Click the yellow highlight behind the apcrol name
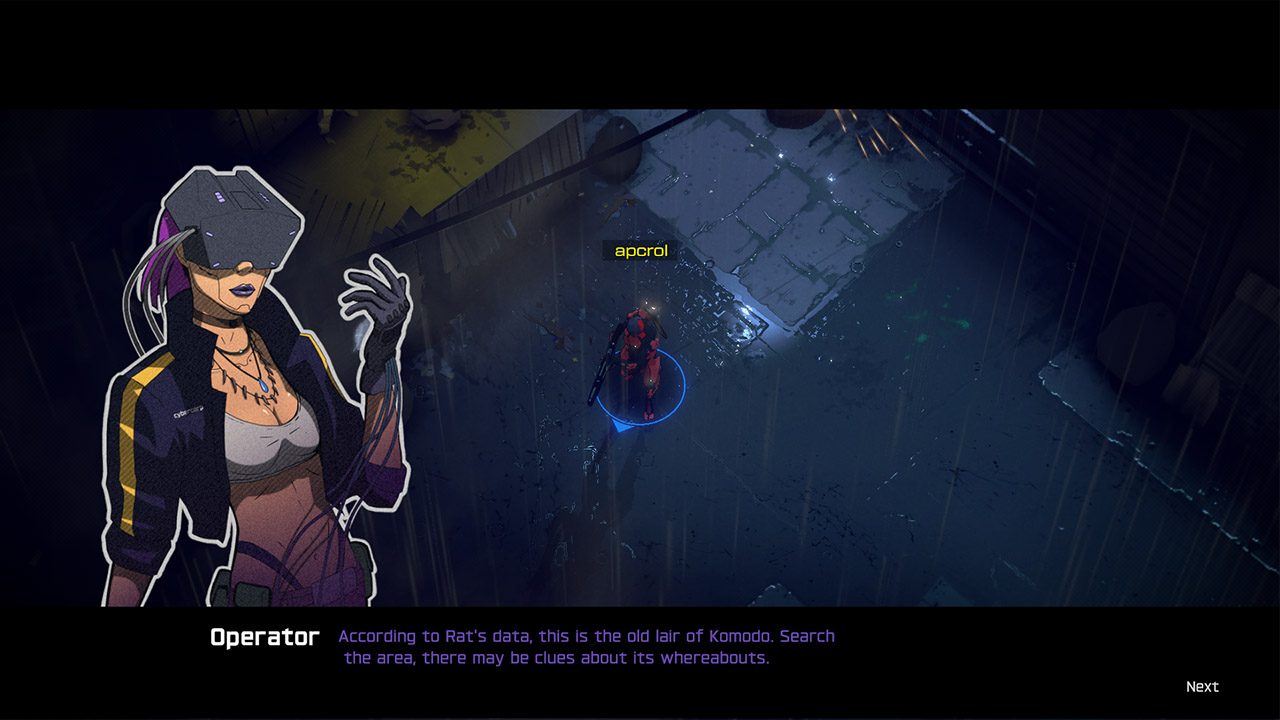Screen dimensions: 1280x720 640,250
